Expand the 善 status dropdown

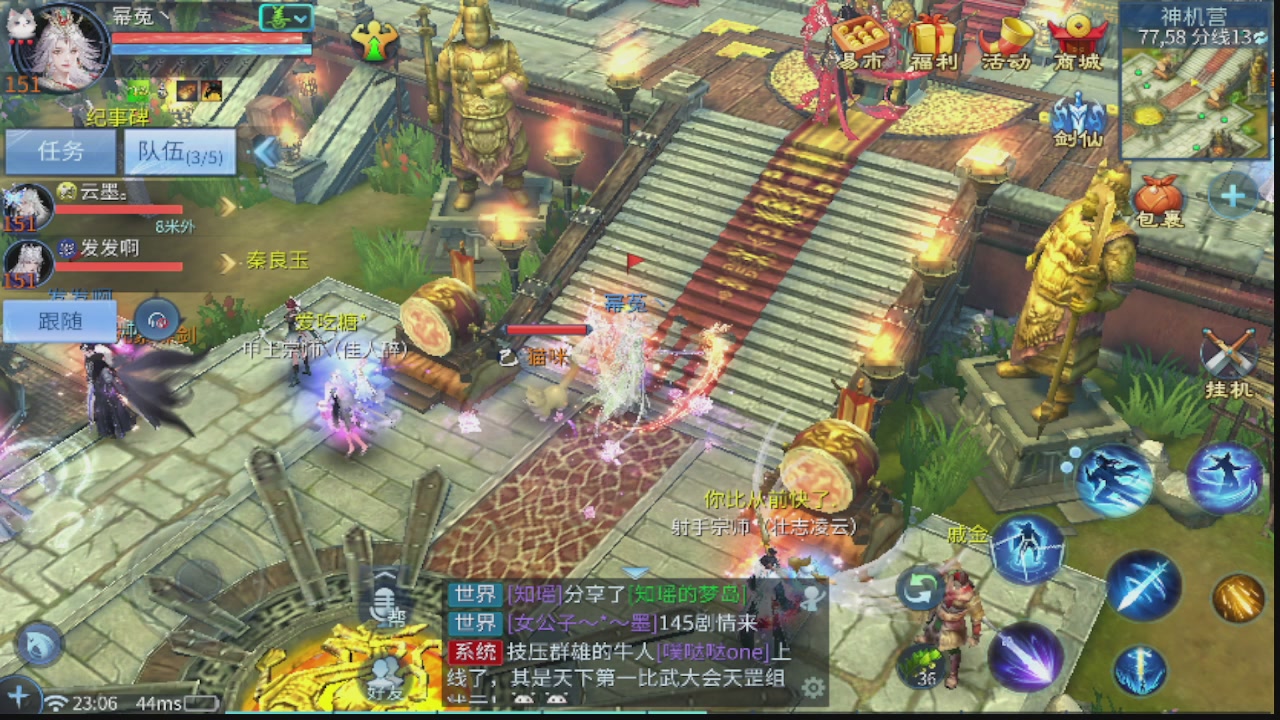[x=283, y=17]
